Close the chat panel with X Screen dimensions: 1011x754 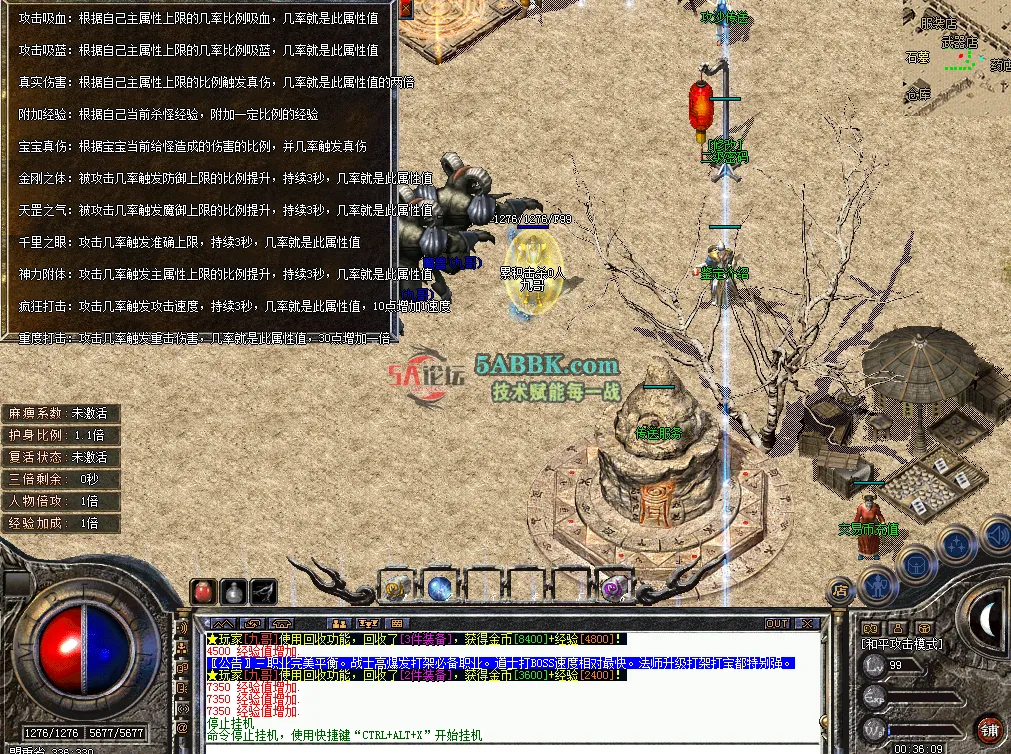[805, 623]
